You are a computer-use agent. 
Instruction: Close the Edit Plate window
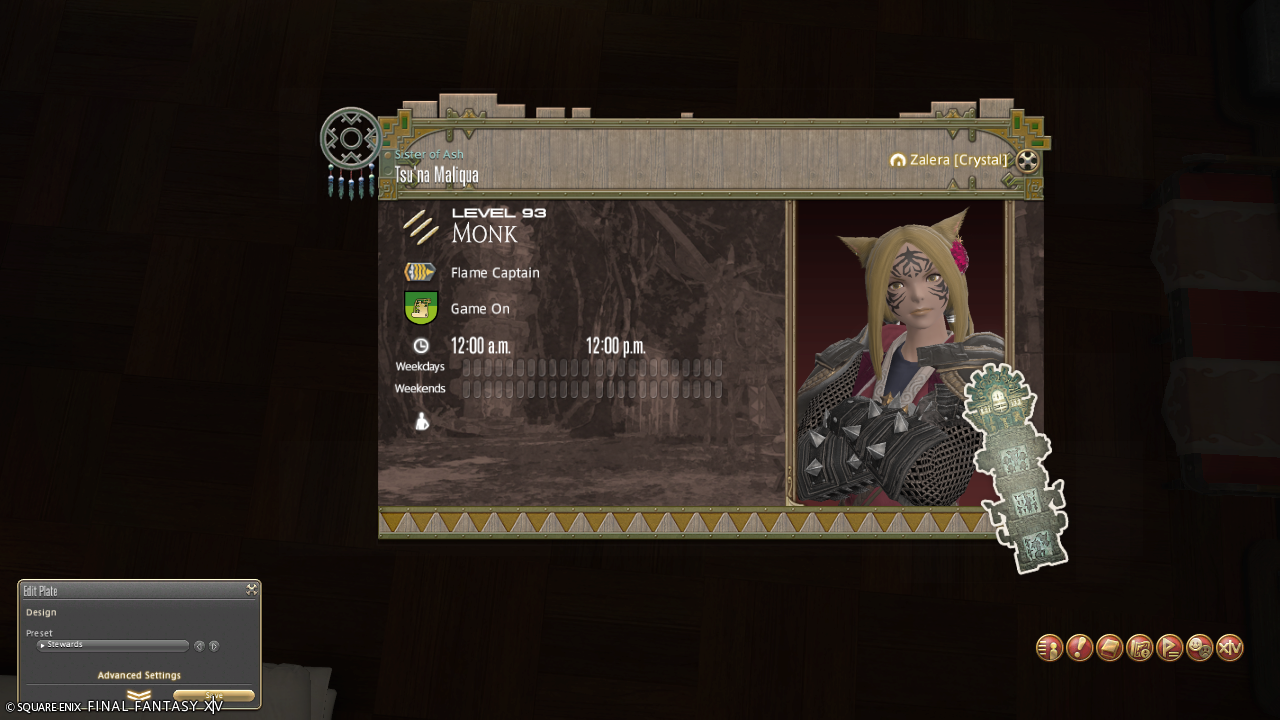(x=252, y=590)
